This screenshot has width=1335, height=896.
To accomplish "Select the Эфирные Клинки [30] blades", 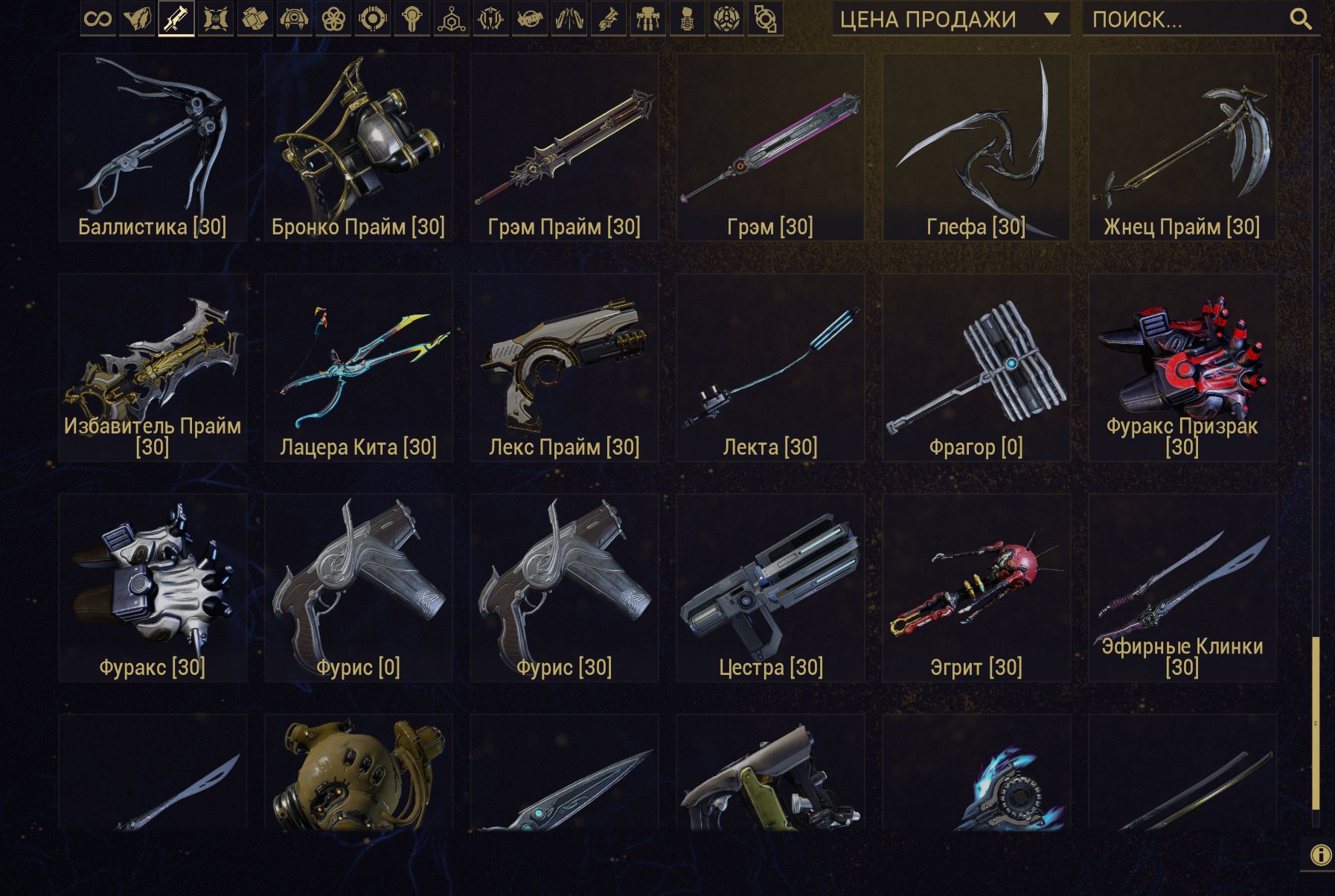I will pos(1182,588).
